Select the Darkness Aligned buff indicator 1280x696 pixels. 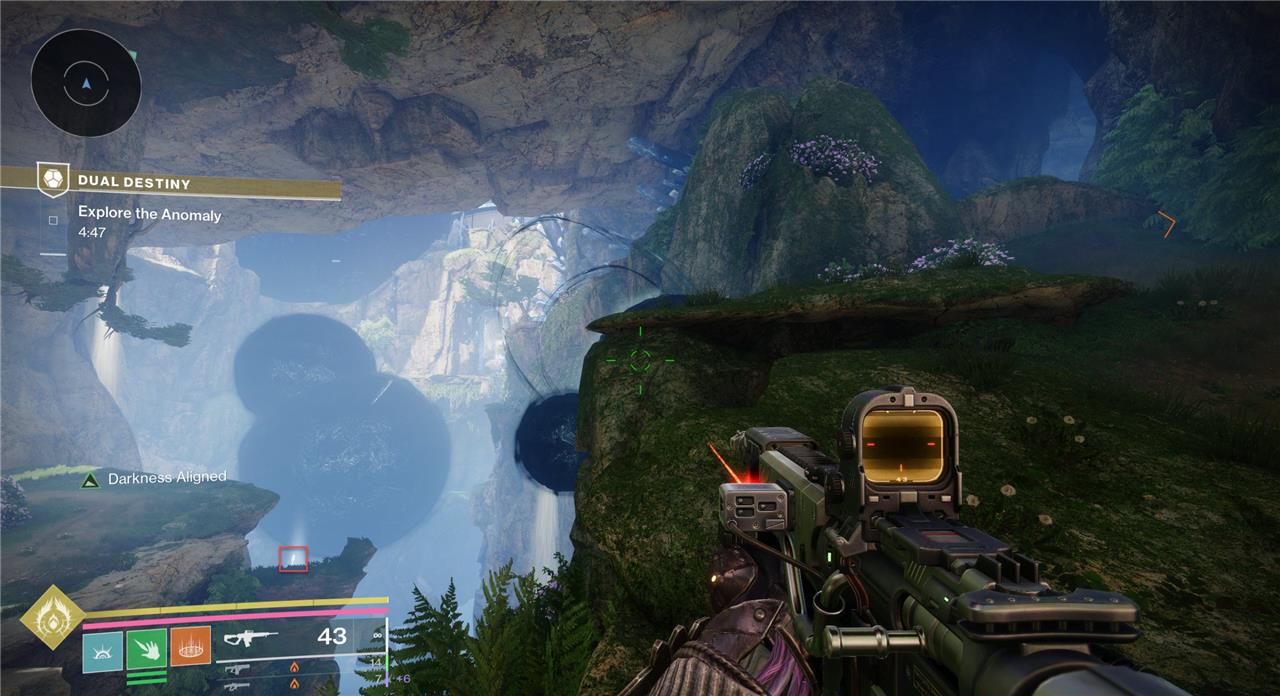coord(90,480)
